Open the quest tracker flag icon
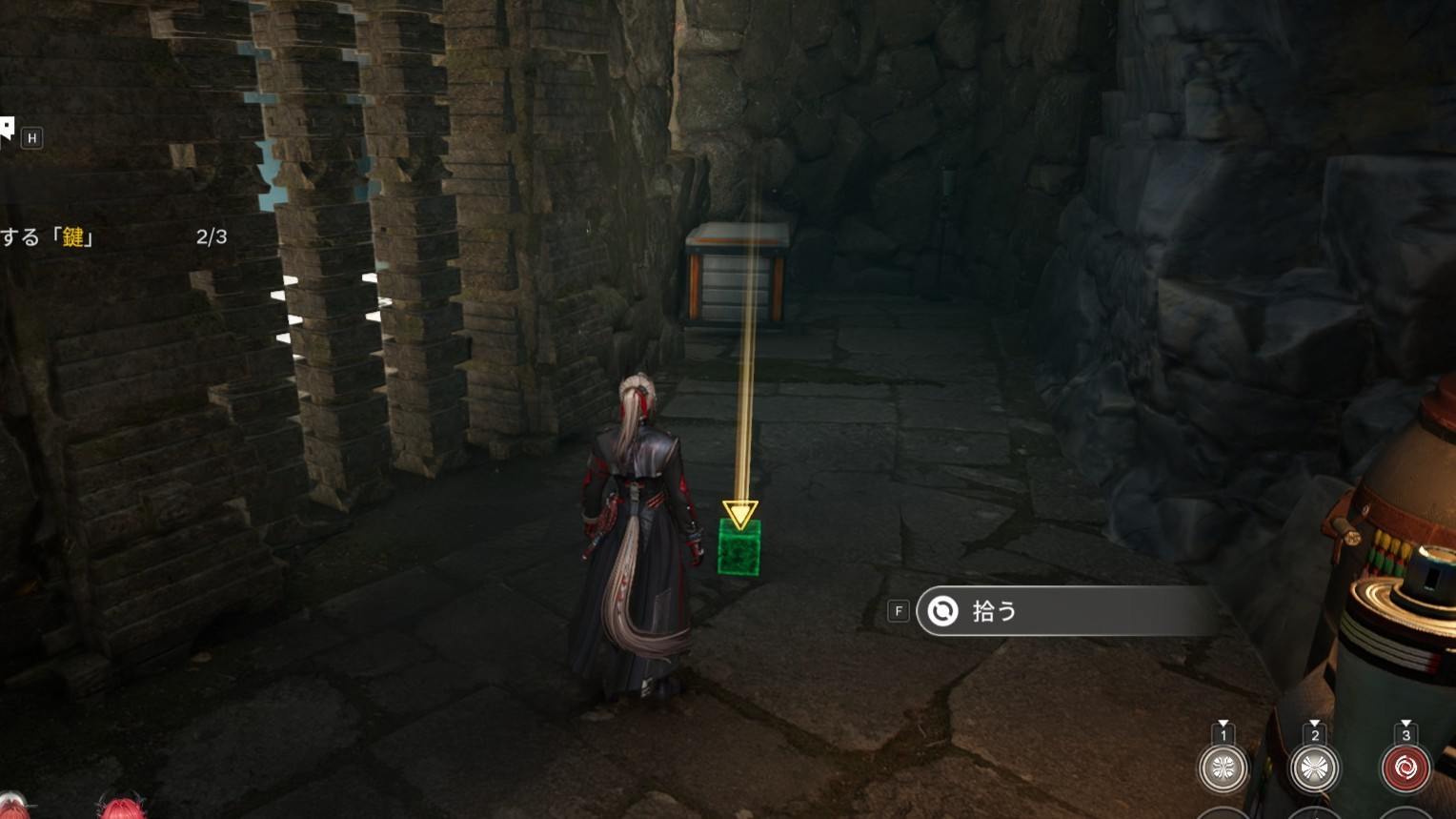Viewport: 1456px width, 819px height. [x=7, y=130]
